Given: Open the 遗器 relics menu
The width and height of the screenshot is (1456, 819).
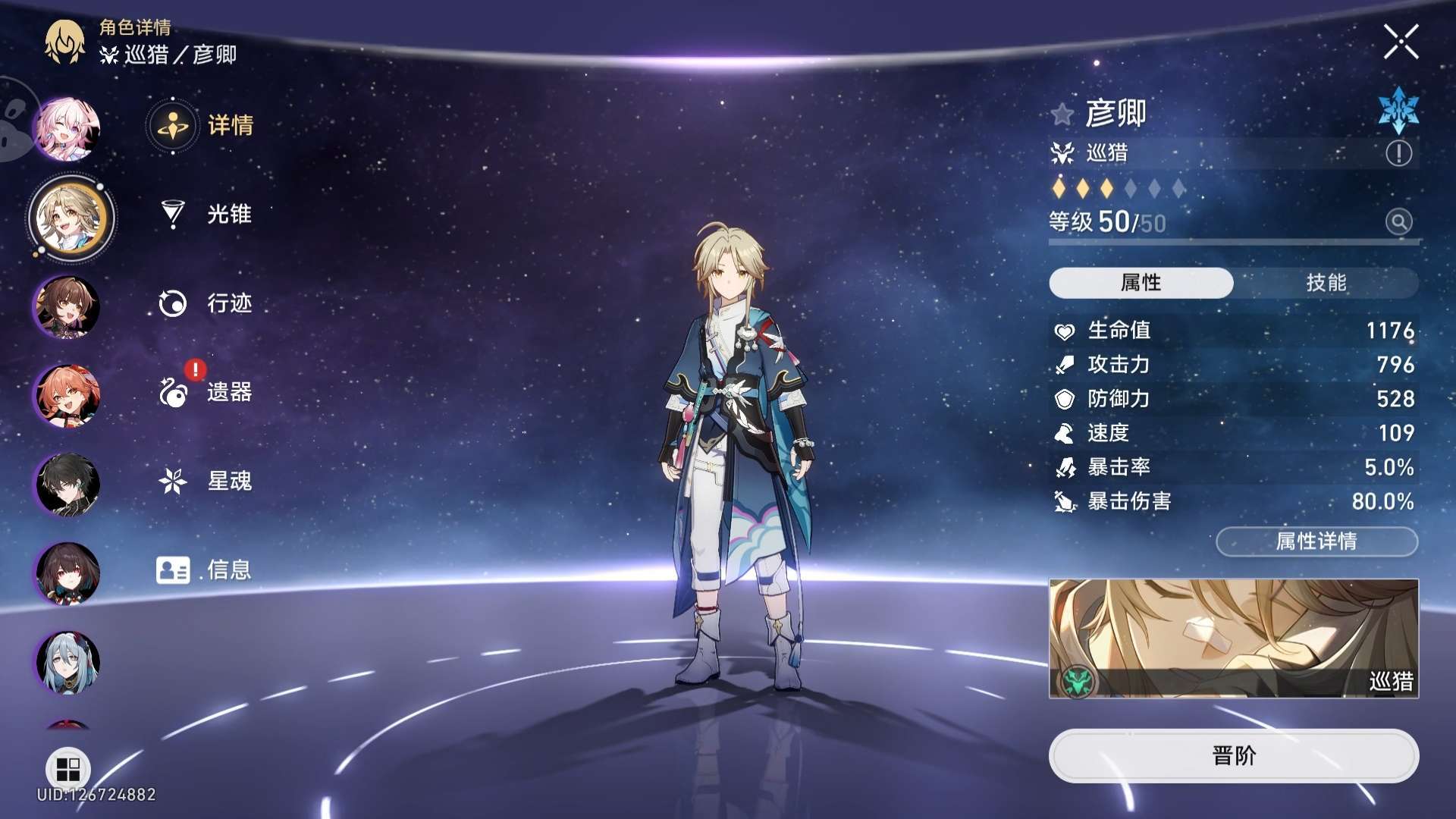Looking at the screenshot, I should [205, 392].
